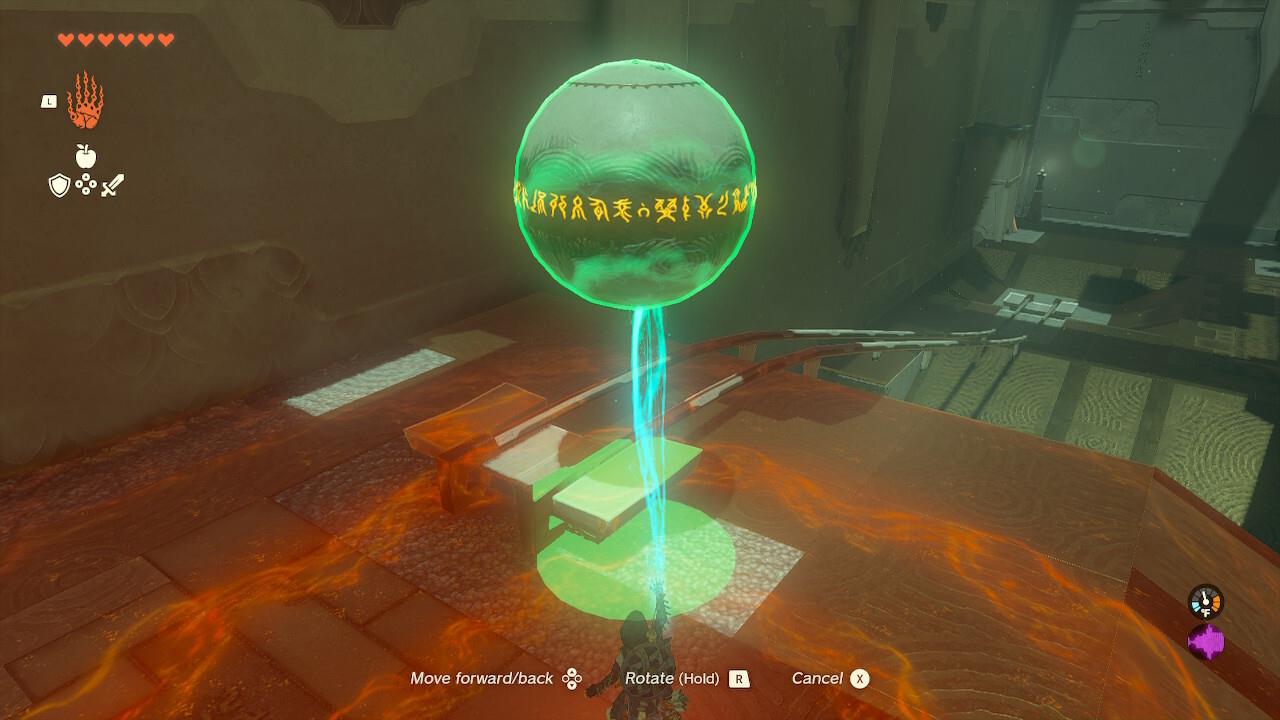Click the L button prompt icon
The height and width of the screenshot is (720, 1280).
pyautogui.click(x=49, y=101)
